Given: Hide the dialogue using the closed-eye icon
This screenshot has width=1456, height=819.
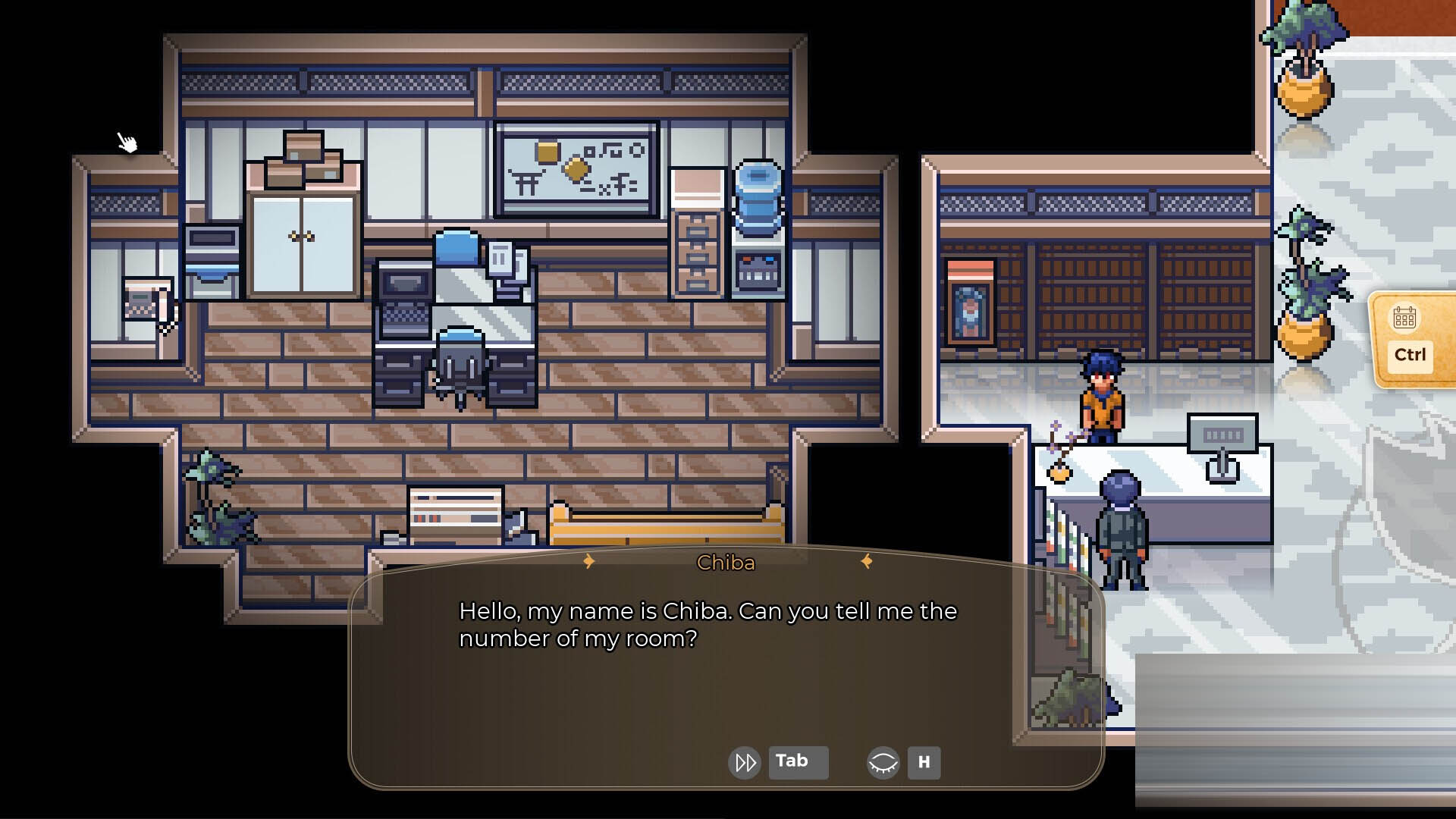Looking at the screenshot, I should coord(884,762).
